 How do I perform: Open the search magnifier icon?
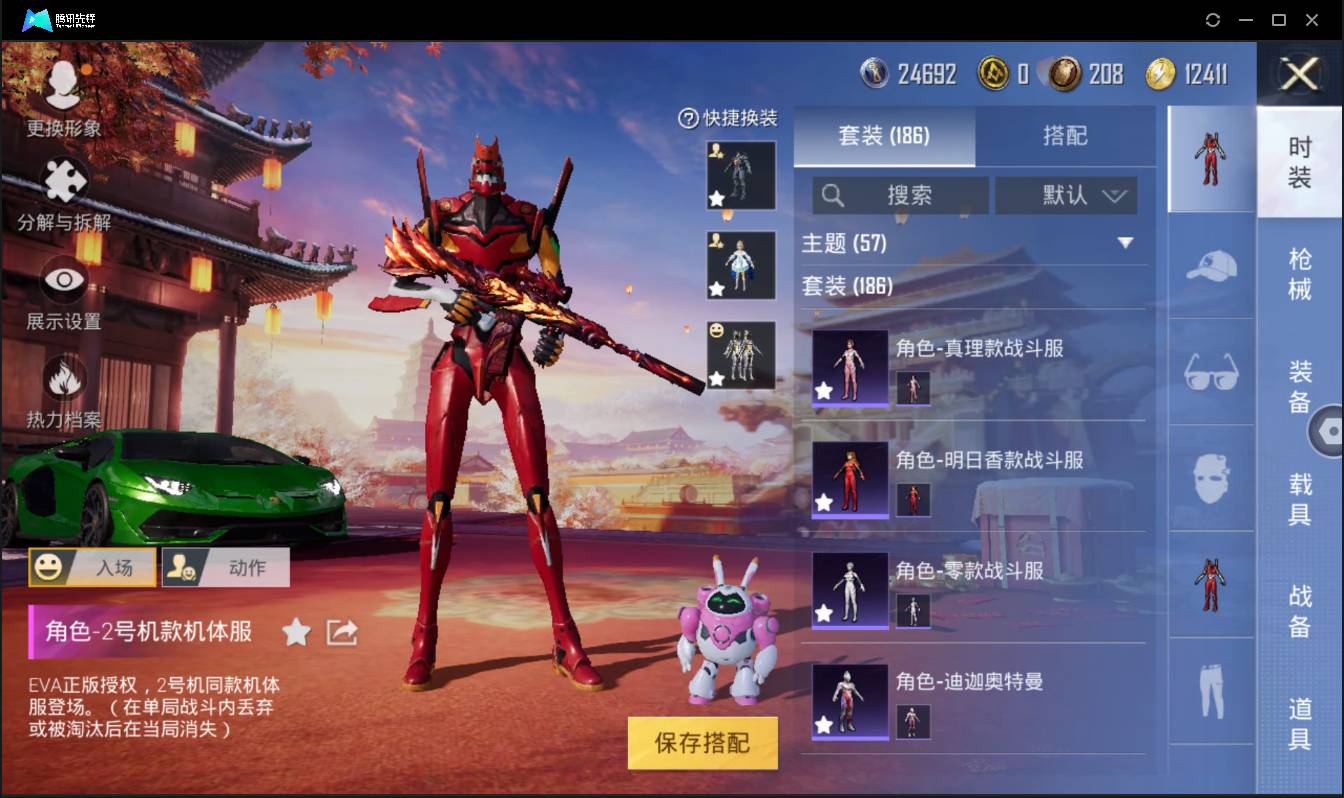833,195
